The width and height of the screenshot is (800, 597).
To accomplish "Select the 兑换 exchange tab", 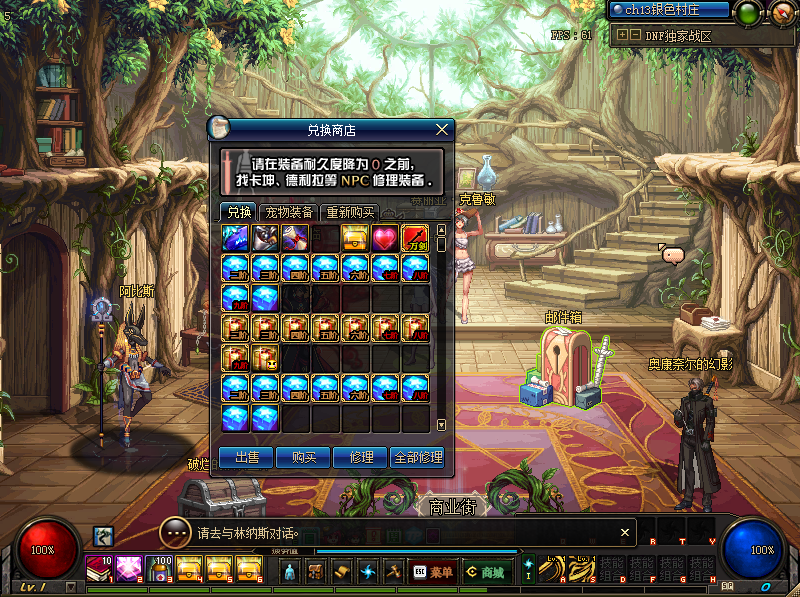I will click(239, 212).
